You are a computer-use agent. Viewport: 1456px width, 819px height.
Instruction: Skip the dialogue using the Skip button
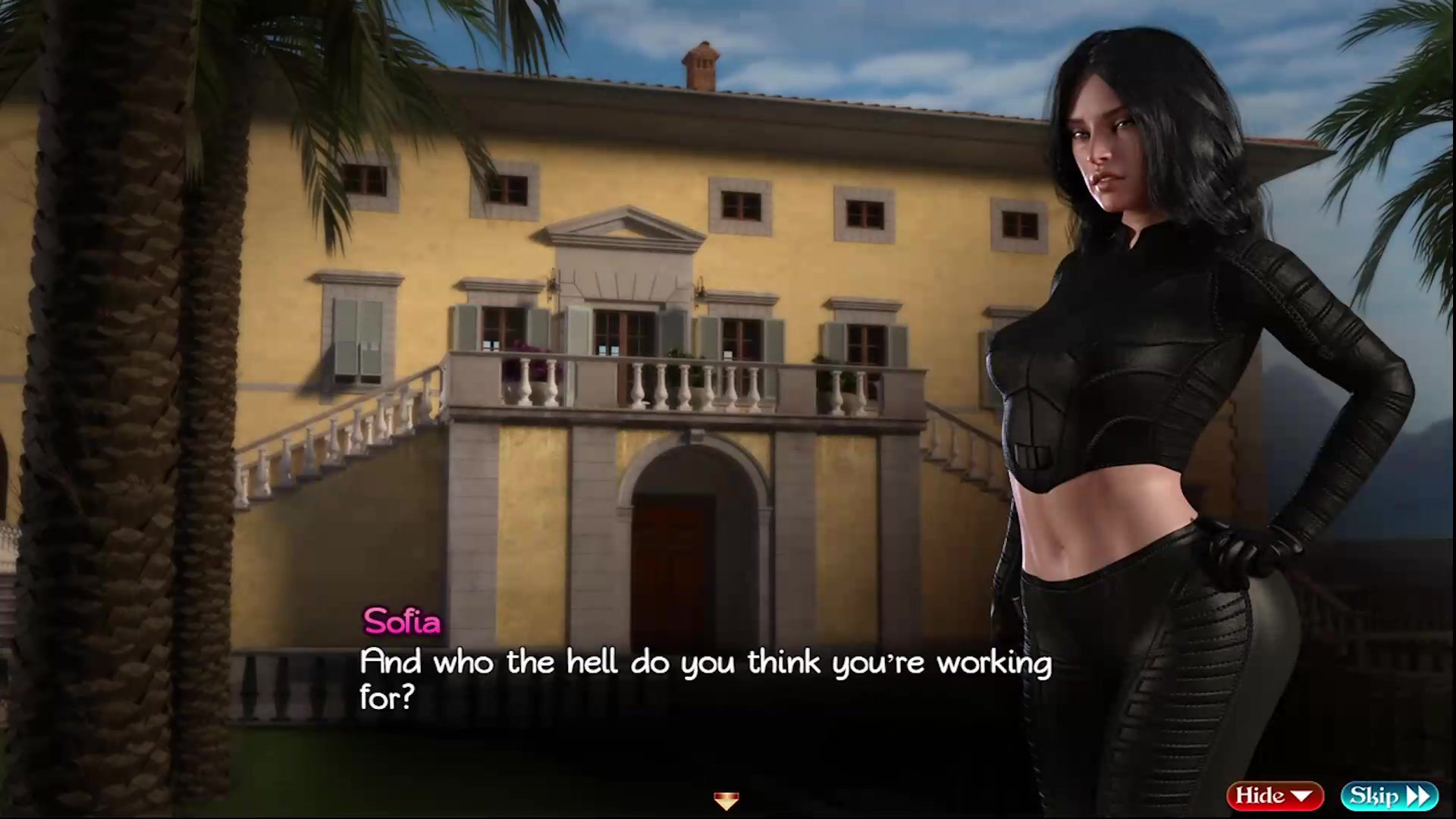(x=1389, y=795)
